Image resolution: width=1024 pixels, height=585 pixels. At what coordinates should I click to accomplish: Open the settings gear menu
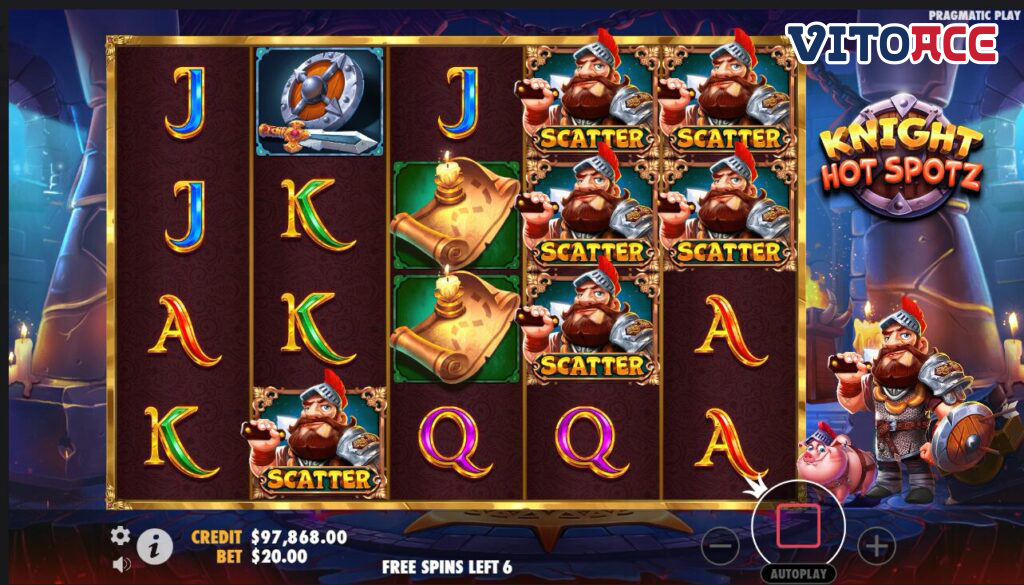120,535
